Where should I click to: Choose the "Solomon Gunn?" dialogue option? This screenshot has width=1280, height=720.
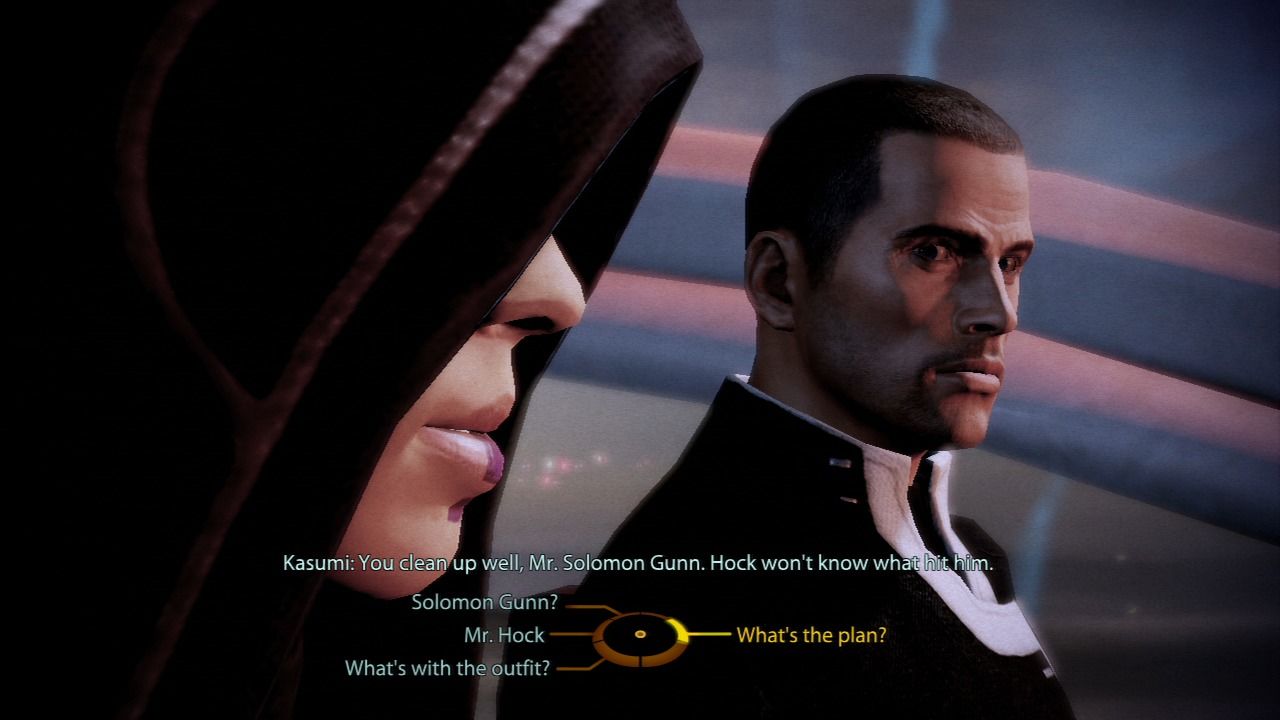click(x=484, y=603)
